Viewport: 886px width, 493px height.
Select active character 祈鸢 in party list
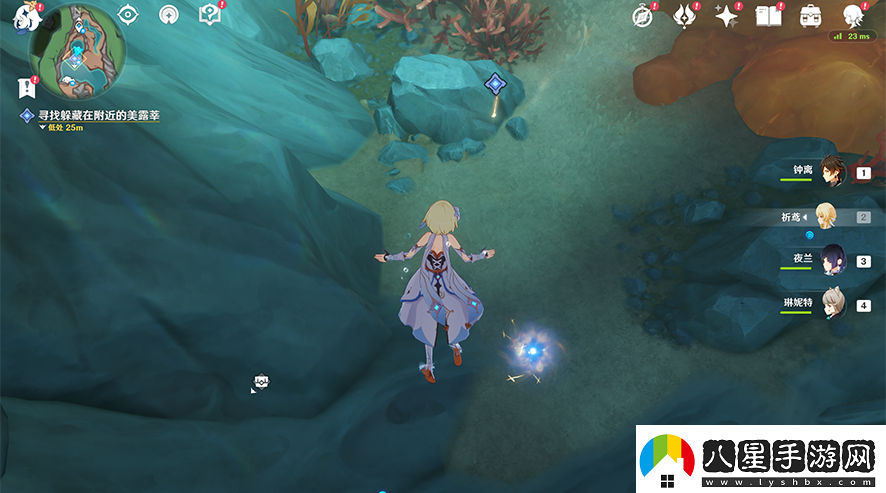click(x=826, y=216)
